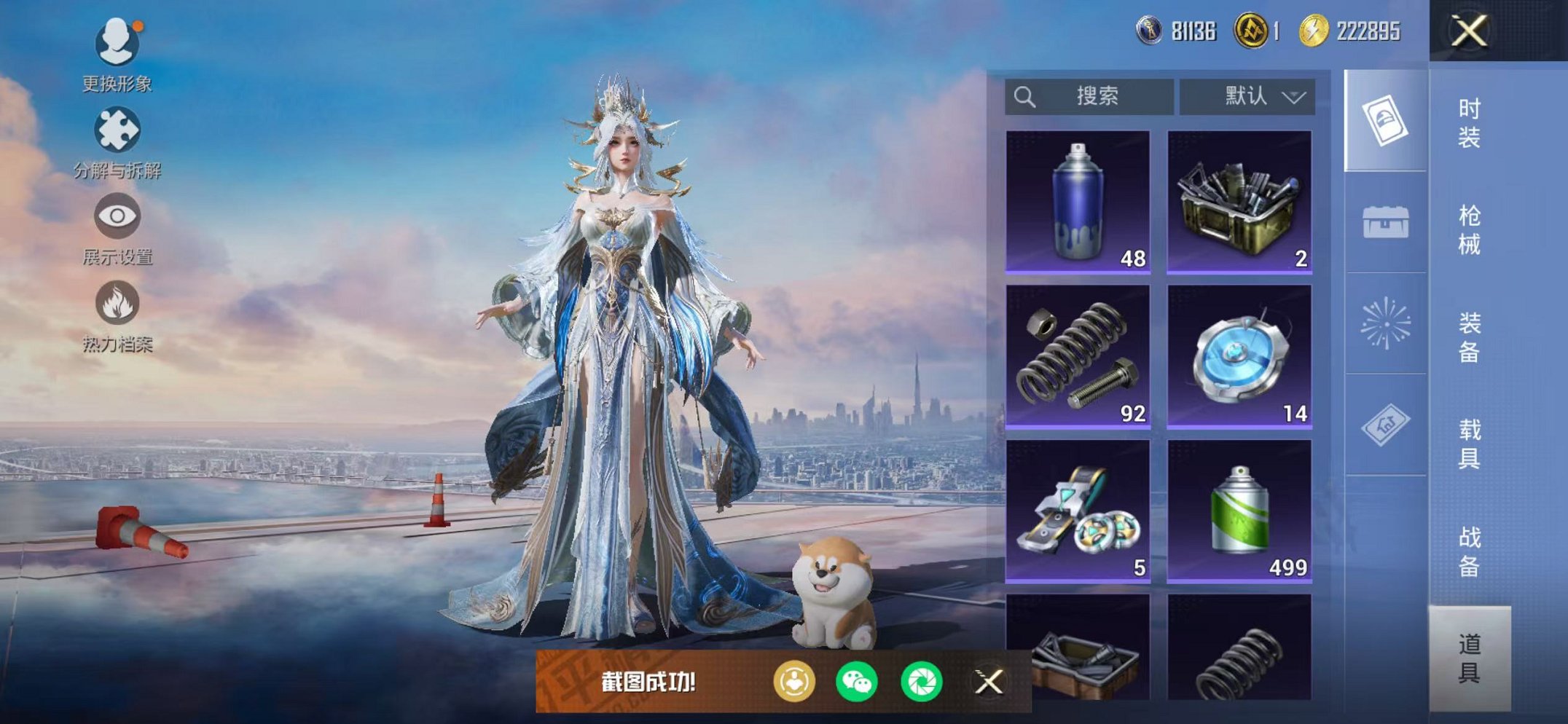Close the inventory with the top-right X

pyautogui.click(x=1468, y=31)
